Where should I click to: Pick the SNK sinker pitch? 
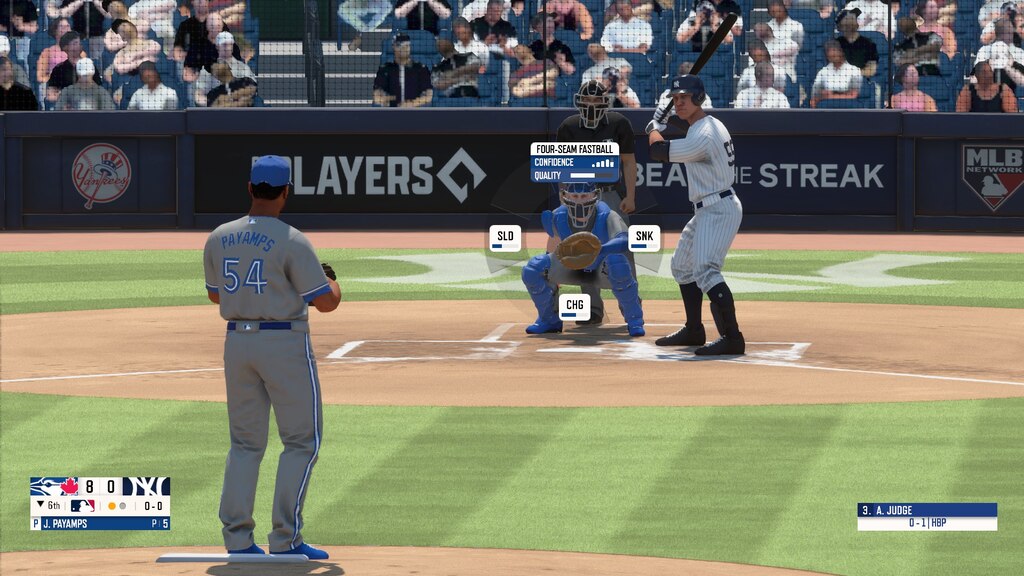click(644, 238)
